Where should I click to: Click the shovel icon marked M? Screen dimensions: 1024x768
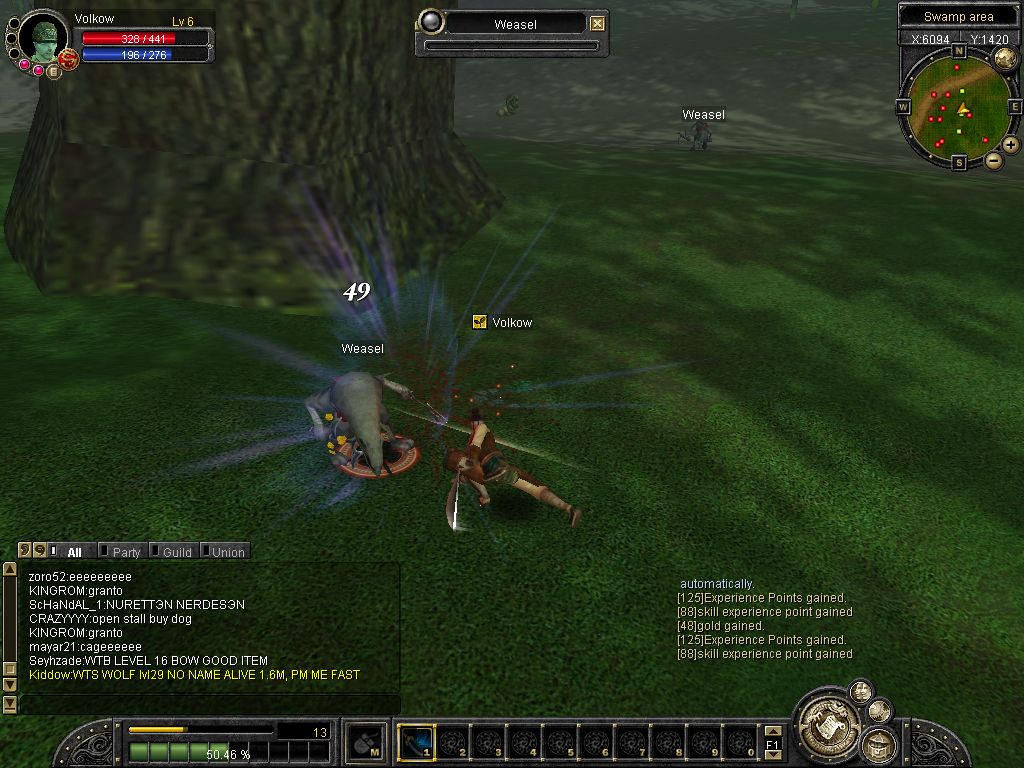364,742
